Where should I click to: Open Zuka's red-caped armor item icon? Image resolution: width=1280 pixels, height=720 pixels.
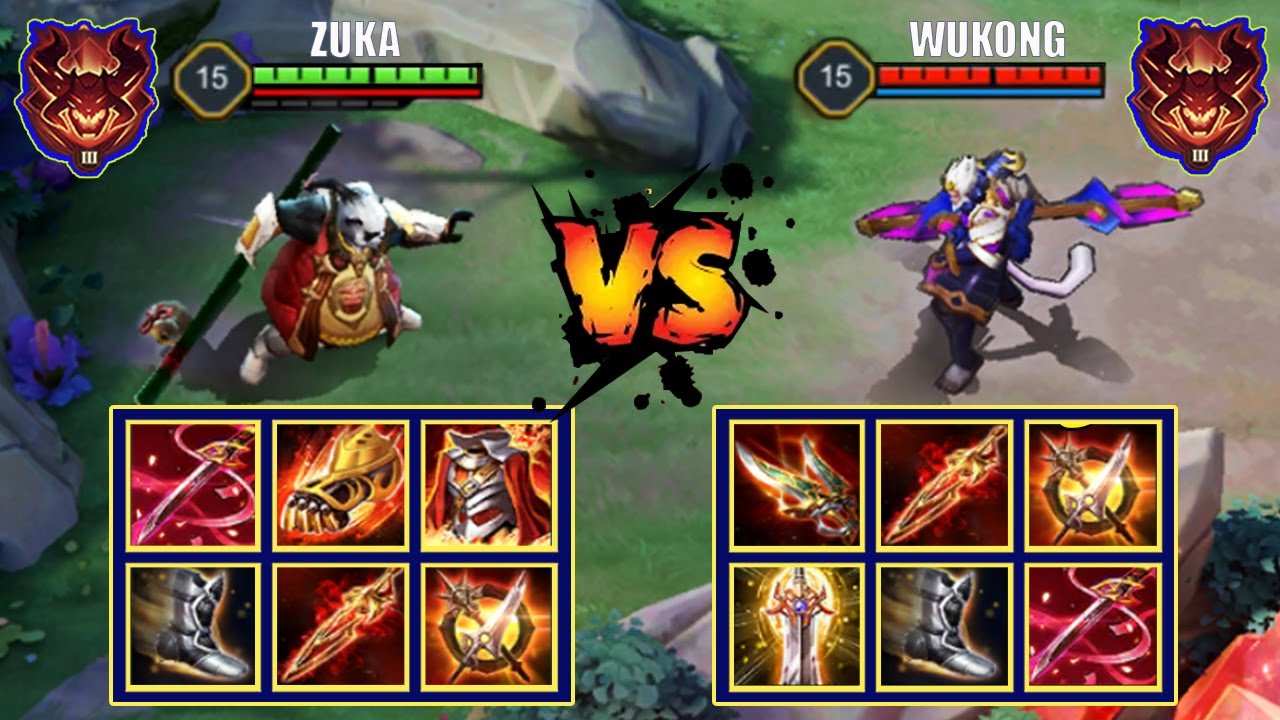487,486
